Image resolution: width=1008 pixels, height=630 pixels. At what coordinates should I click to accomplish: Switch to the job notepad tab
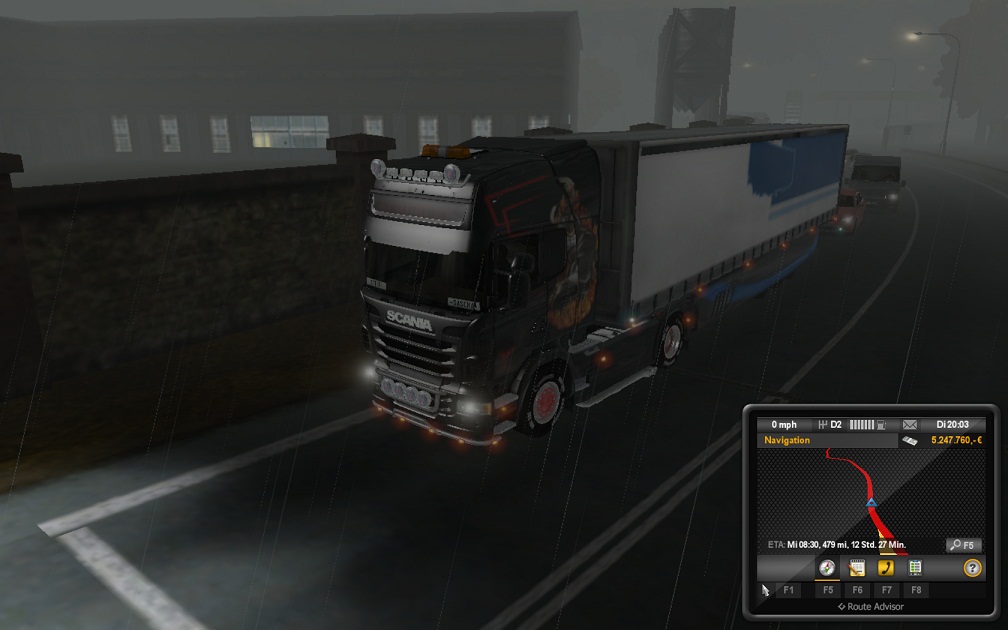[856, 568]
